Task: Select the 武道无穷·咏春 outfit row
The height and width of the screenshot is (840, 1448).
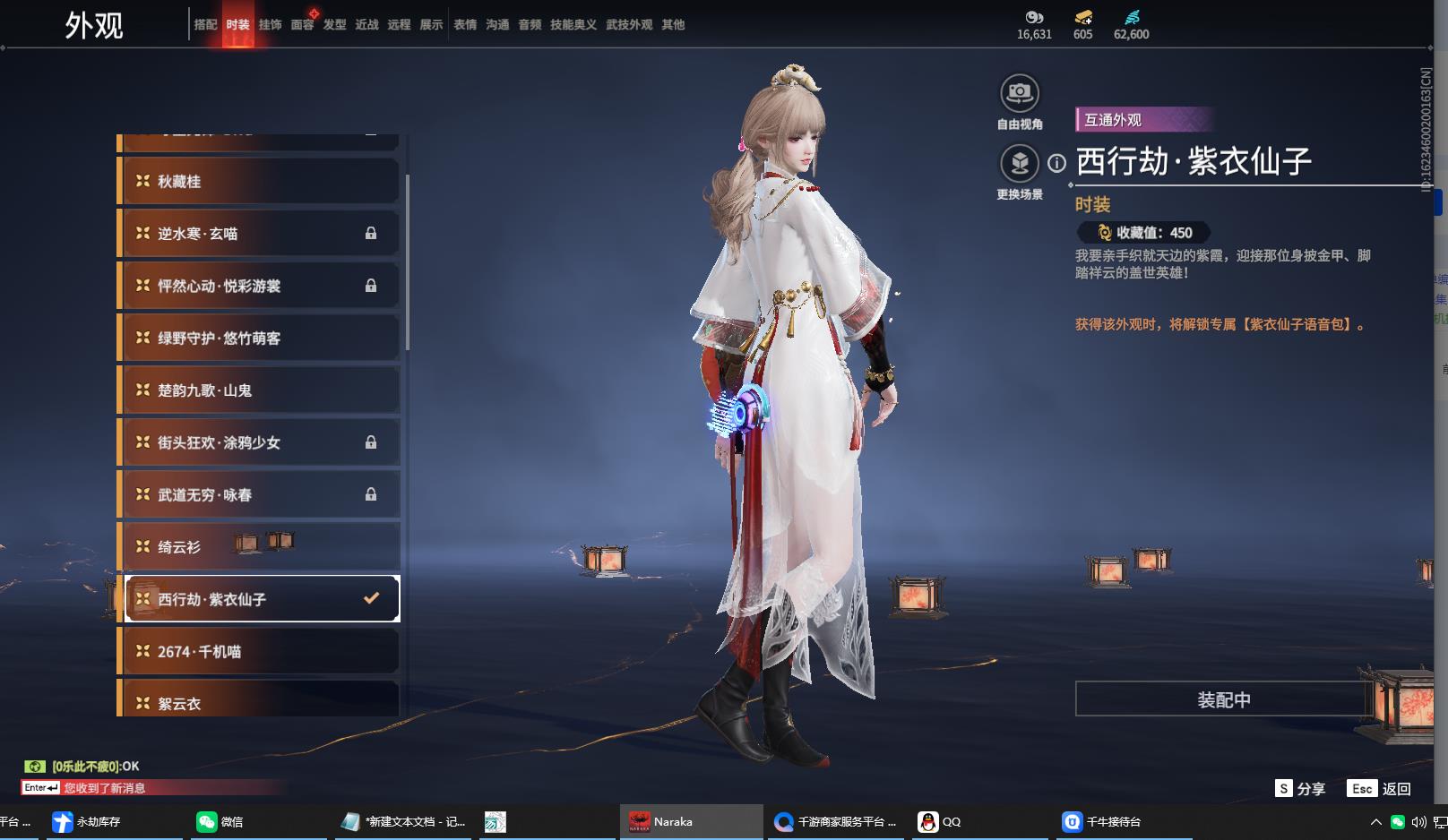Action: (x=259, y=494)
